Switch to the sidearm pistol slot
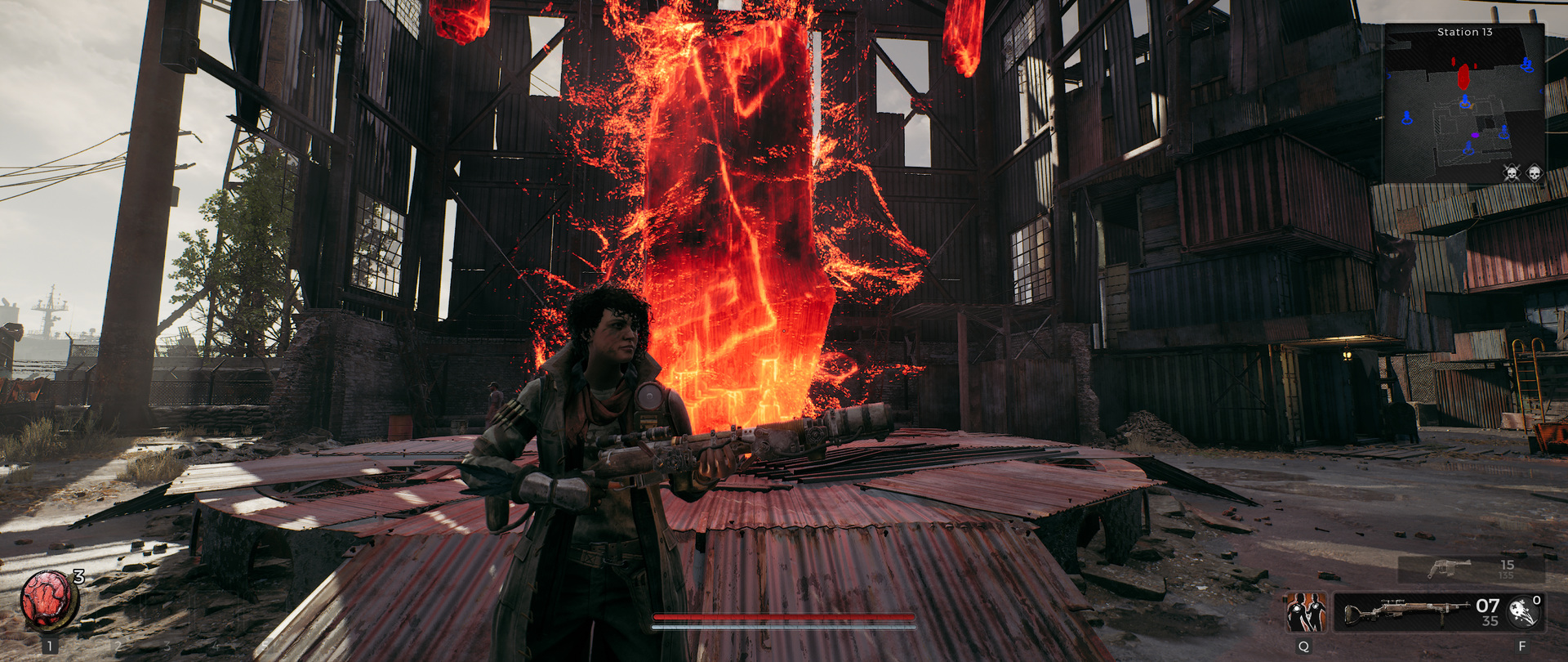Image resolution: width=1568 pixels, height=662 pixels. [x=1450, y=567]
